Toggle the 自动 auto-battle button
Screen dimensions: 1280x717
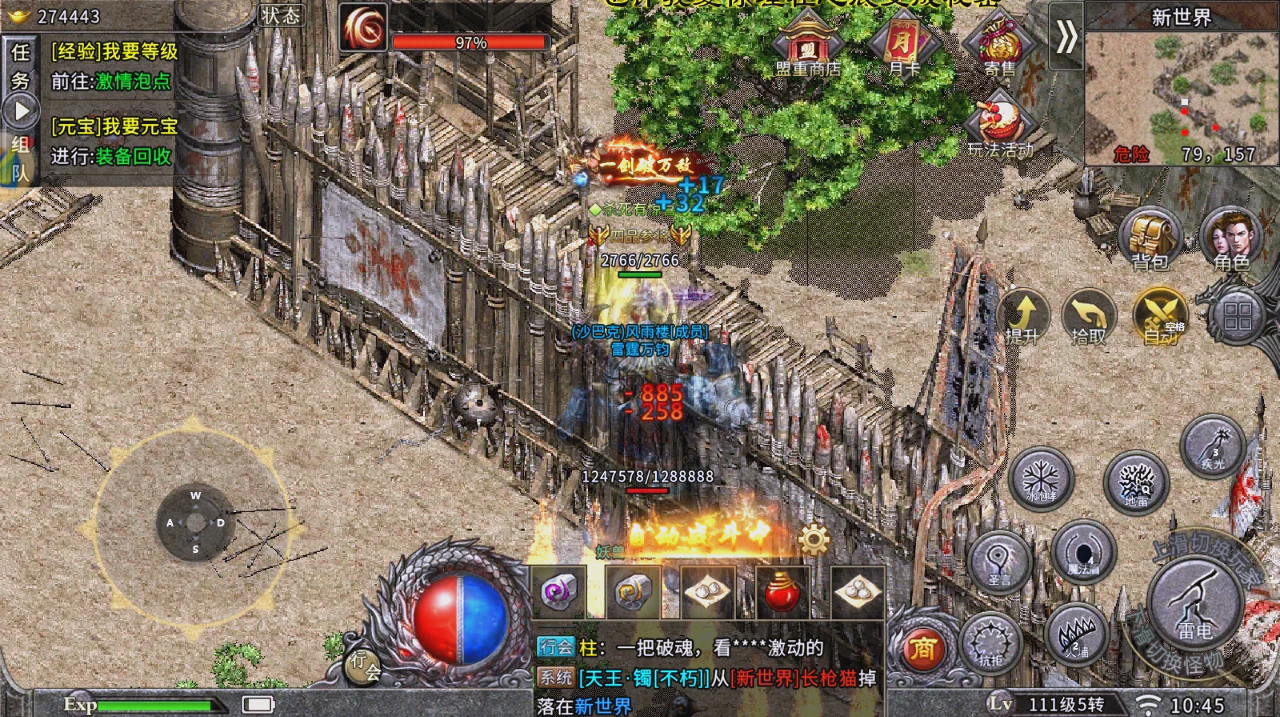1160,317
